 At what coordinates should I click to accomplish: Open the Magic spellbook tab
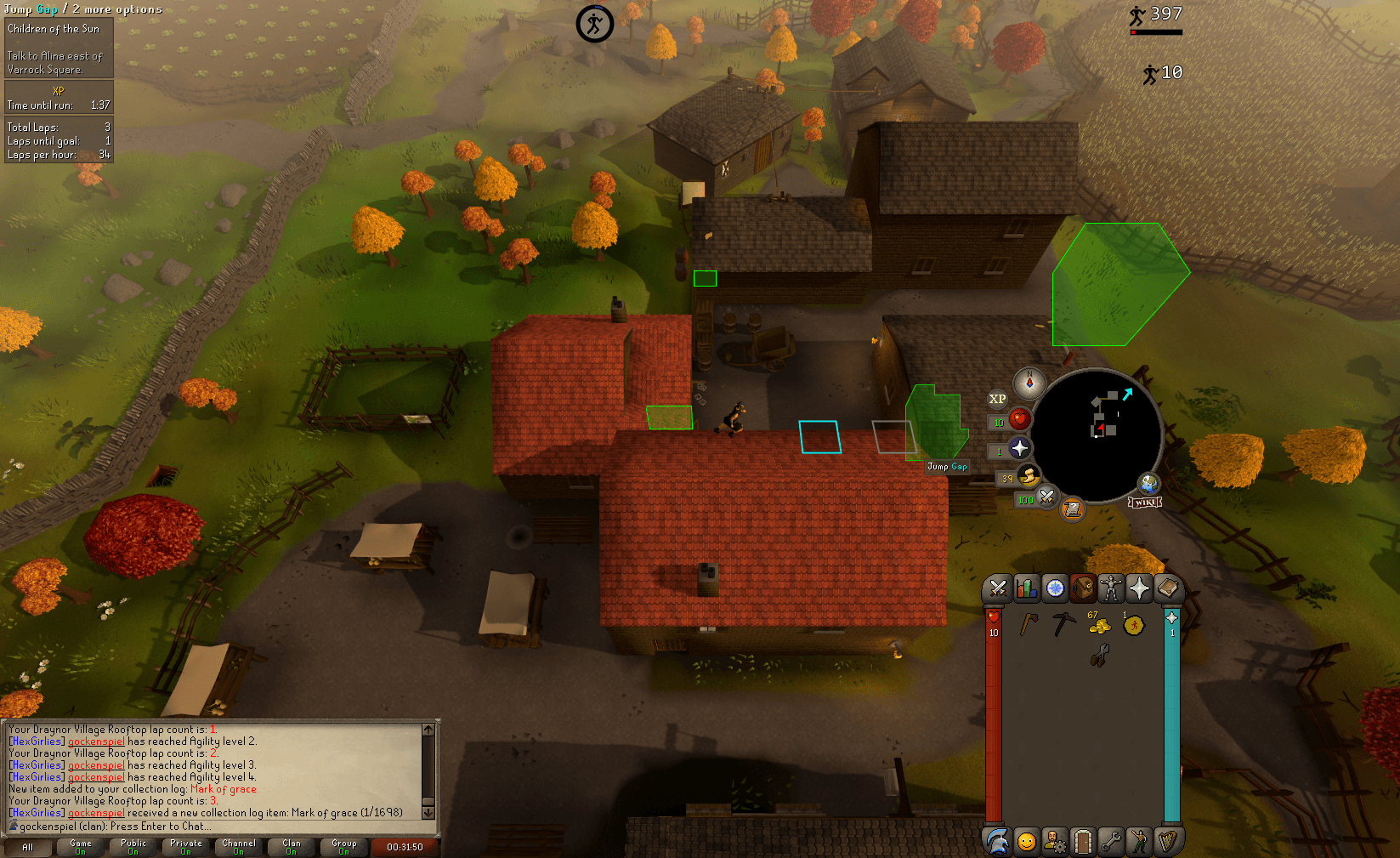click(x=1169, y=588)
